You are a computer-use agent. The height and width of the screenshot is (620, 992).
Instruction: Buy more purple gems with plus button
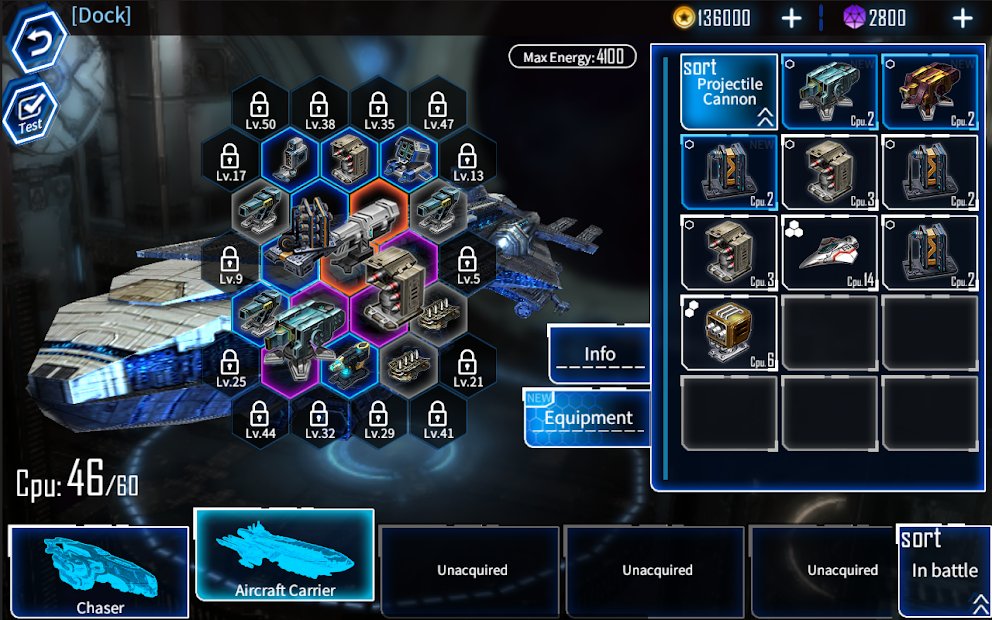(962, 18)
